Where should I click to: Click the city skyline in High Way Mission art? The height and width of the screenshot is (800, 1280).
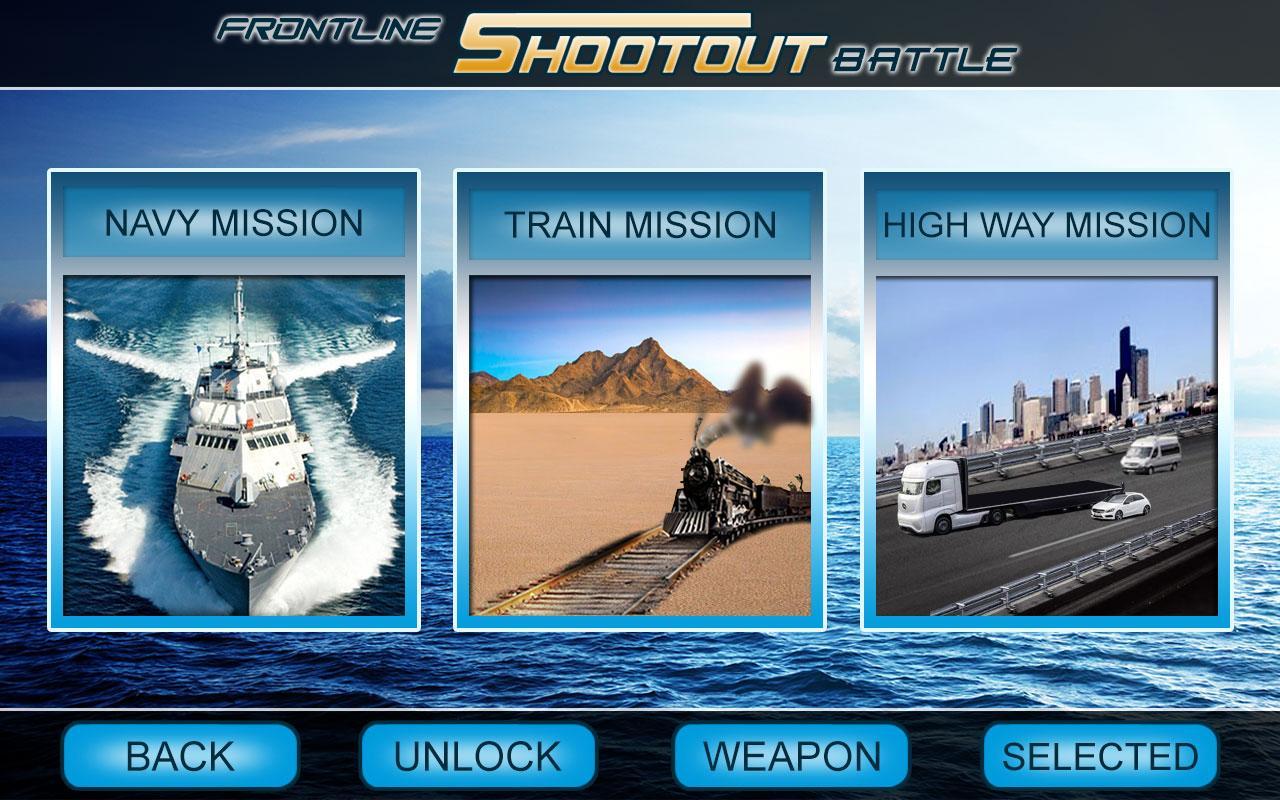(1080, 390)
